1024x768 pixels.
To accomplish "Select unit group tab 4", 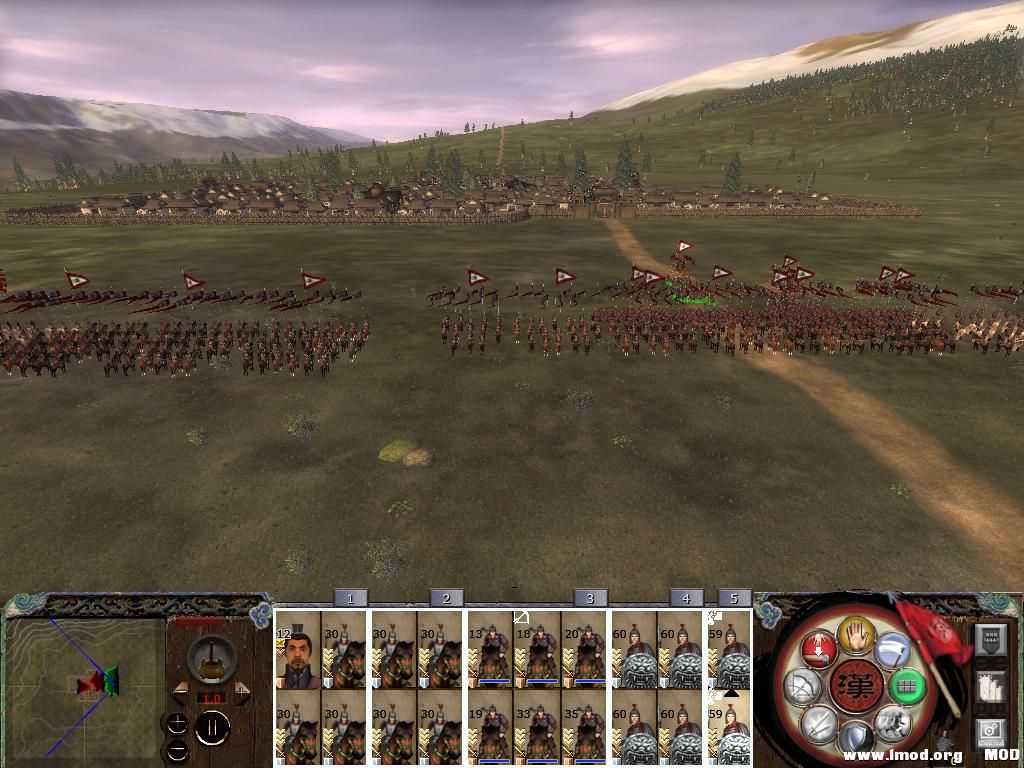I will tap(686, 598).
